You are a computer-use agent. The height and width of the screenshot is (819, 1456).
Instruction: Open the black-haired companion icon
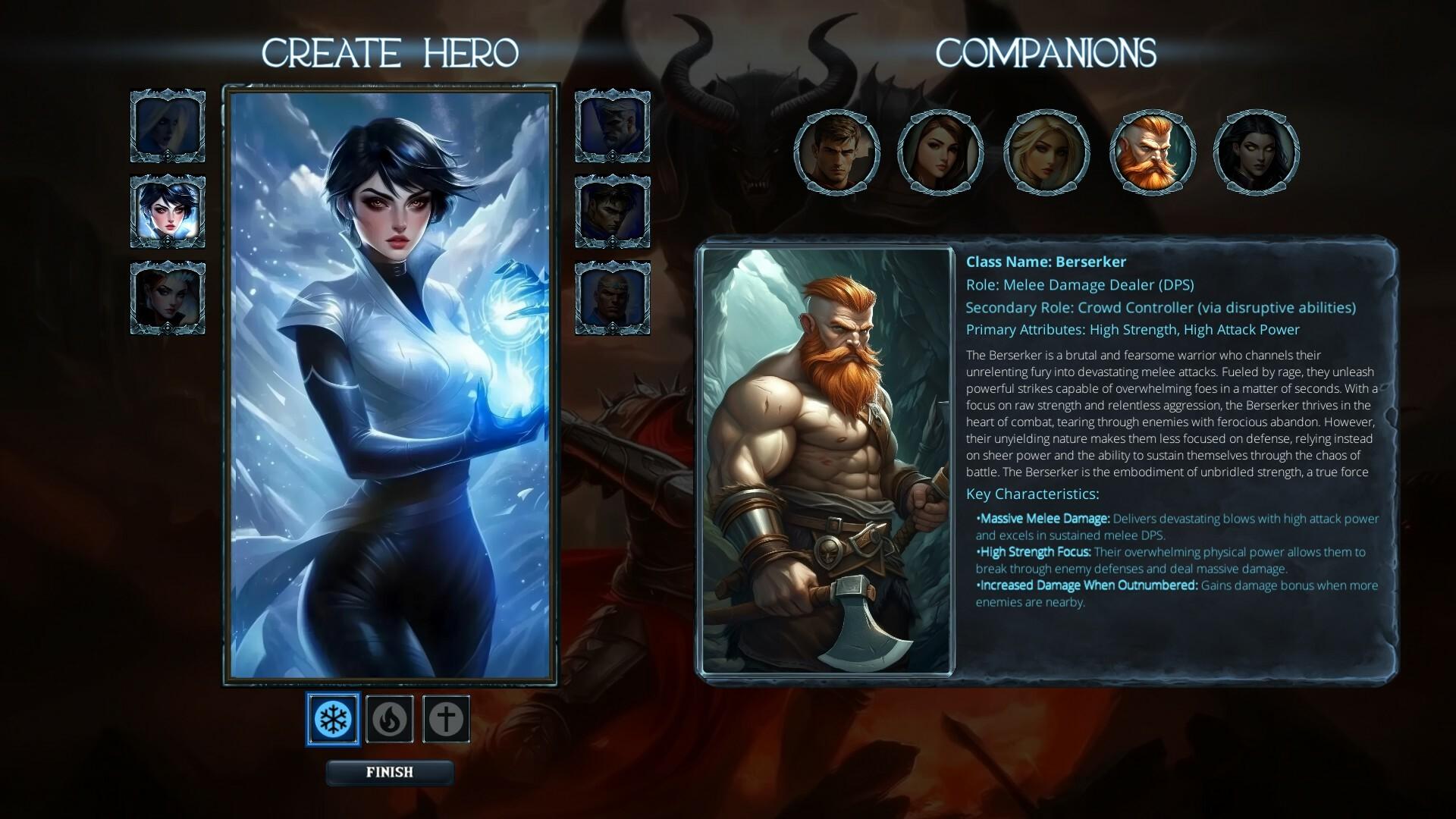click(x=1257, y=152)
